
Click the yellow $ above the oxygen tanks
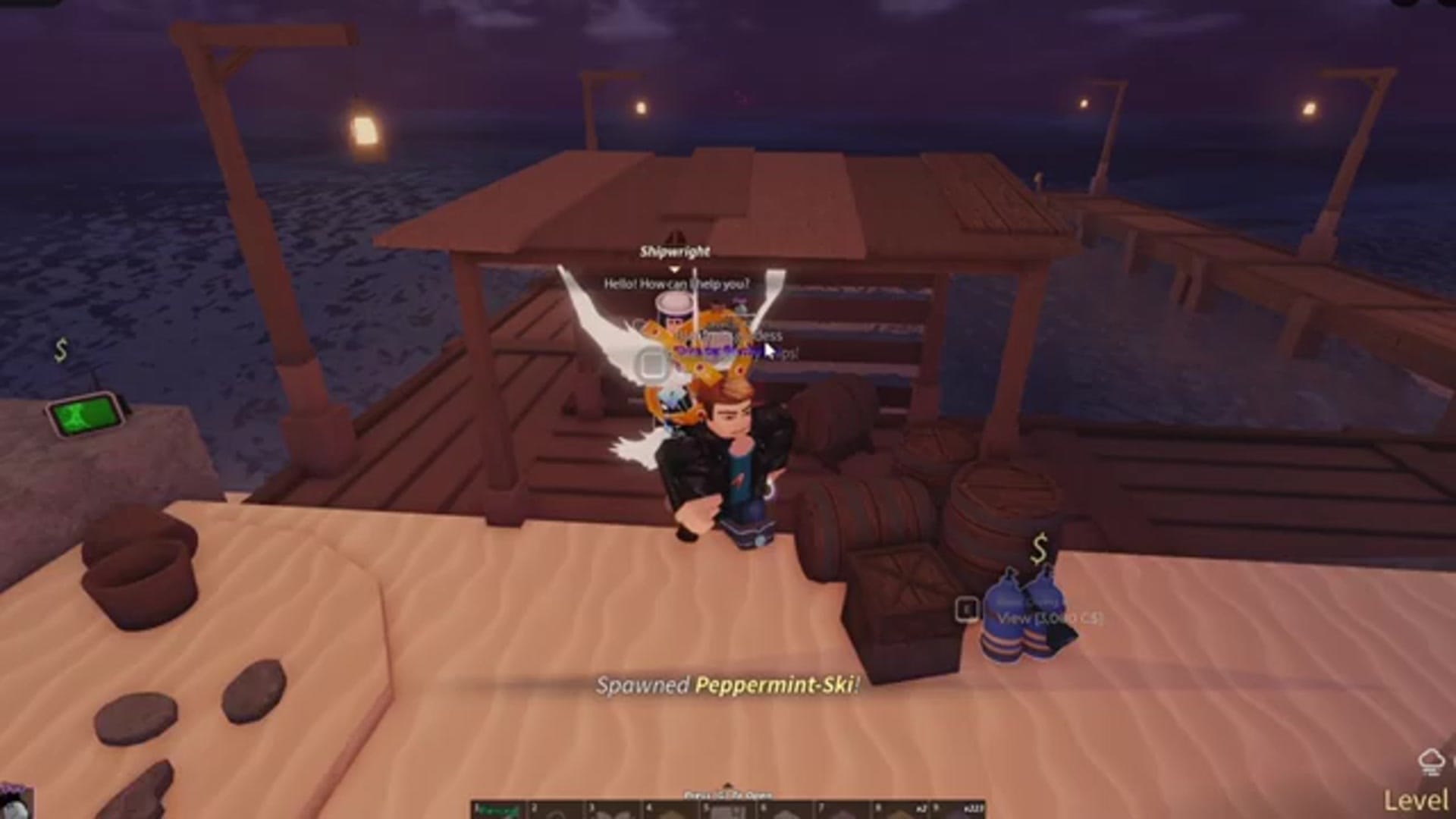[1039, 546]
